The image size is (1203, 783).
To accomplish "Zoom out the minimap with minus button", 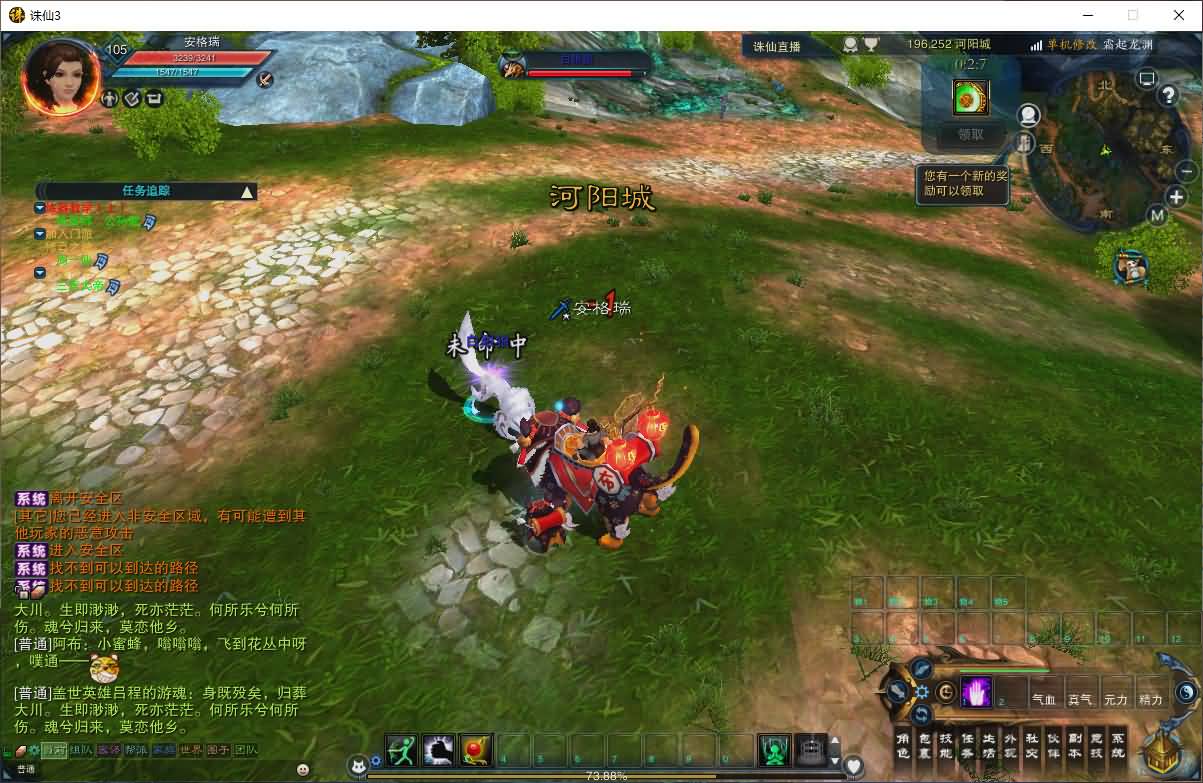I will 1186,171.
